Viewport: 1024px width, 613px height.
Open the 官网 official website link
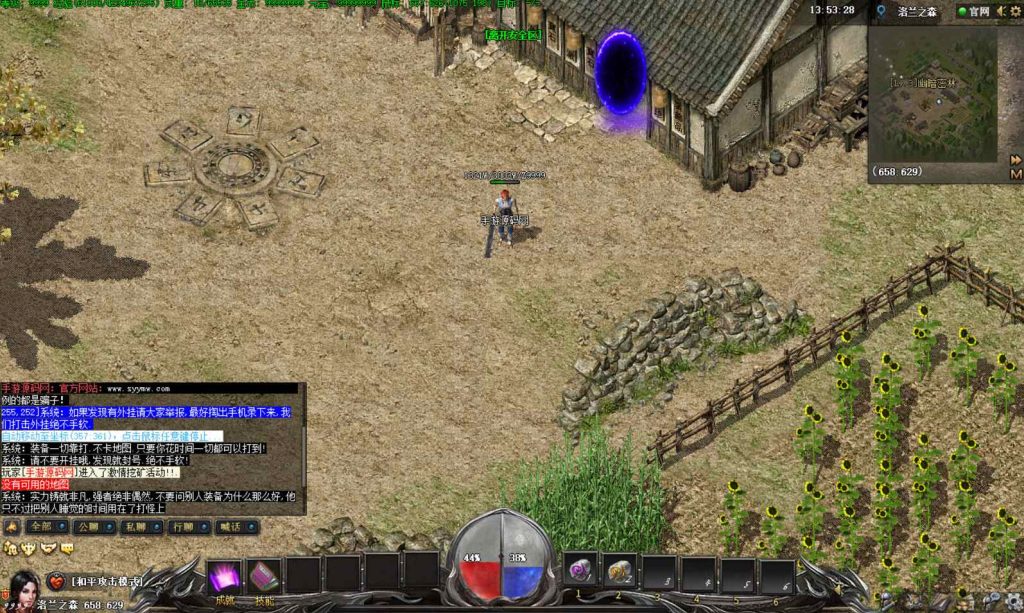(x=973, y=12)
